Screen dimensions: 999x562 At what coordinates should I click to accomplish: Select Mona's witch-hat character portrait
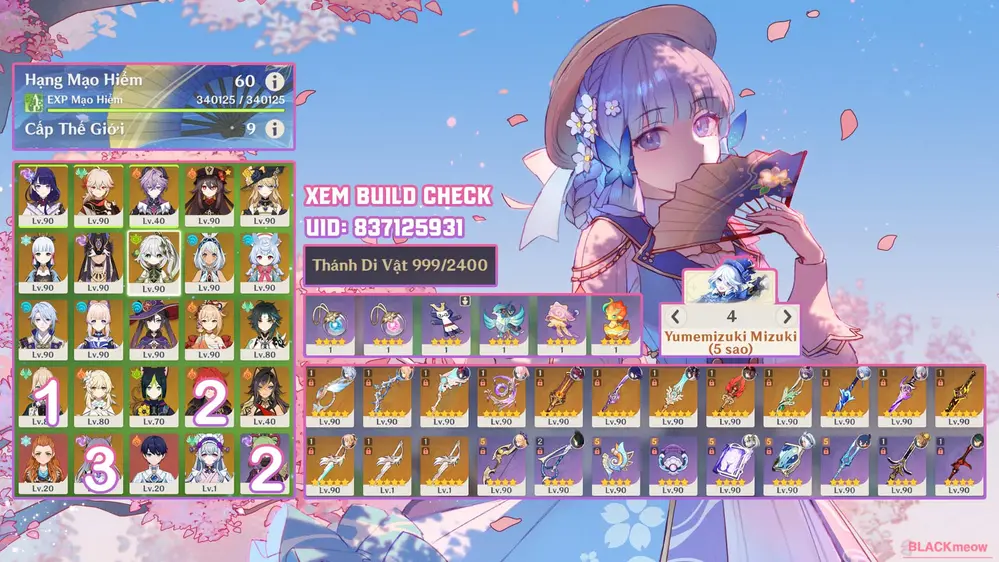[154, 328]
